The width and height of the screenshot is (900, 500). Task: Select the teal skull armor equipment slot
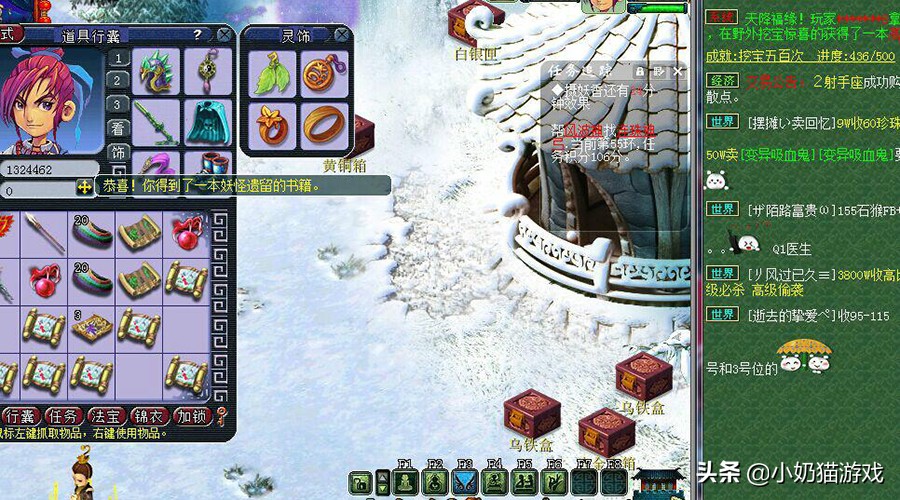[208, 120]
